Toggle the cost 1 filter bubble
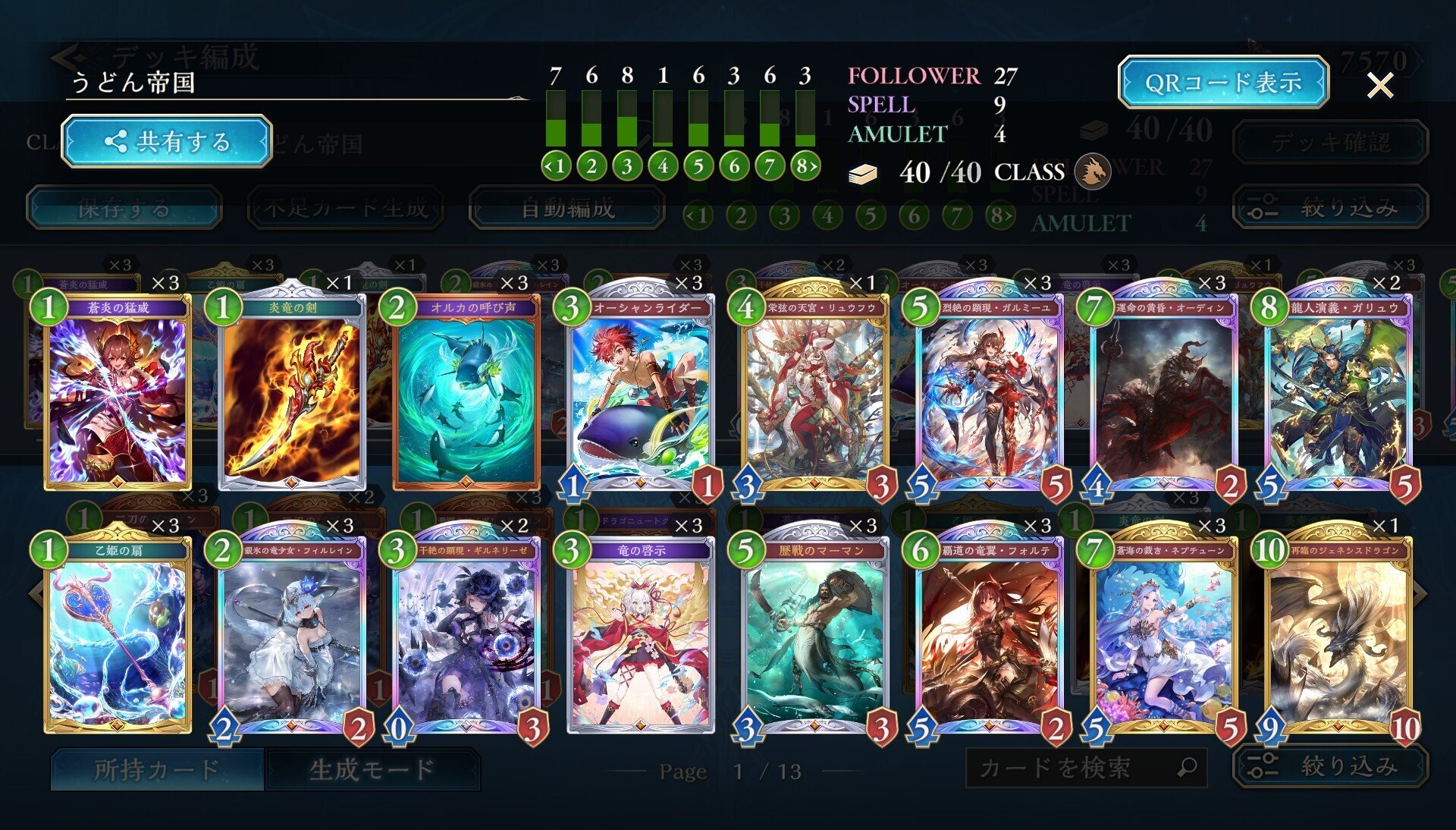1456x830 pixels. pyautogui.click(x=559, y=165)
